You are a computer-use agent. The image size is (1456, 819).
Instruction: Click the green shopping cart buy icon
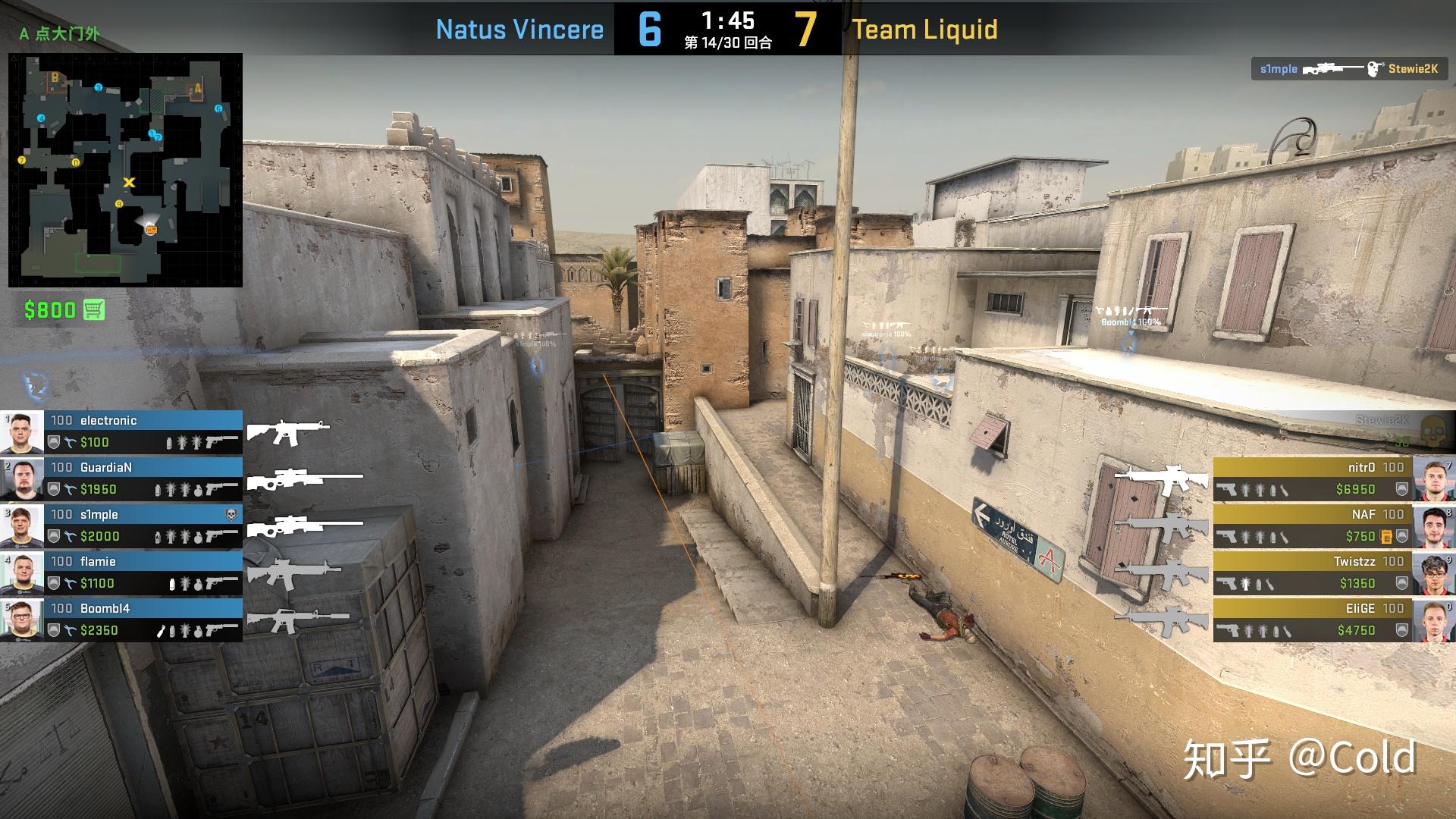tap(93, 309)
